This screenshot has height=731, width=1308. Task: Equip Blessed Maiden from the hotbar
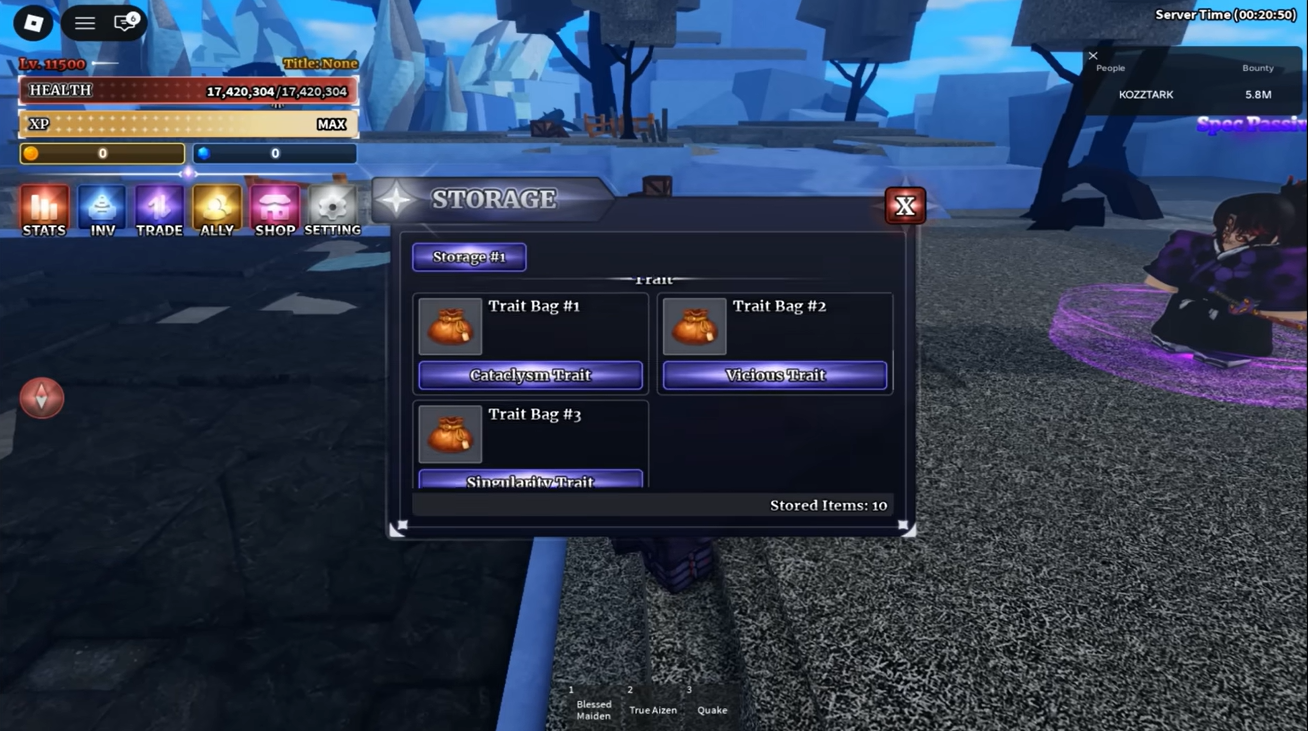[x=593, y=706]
